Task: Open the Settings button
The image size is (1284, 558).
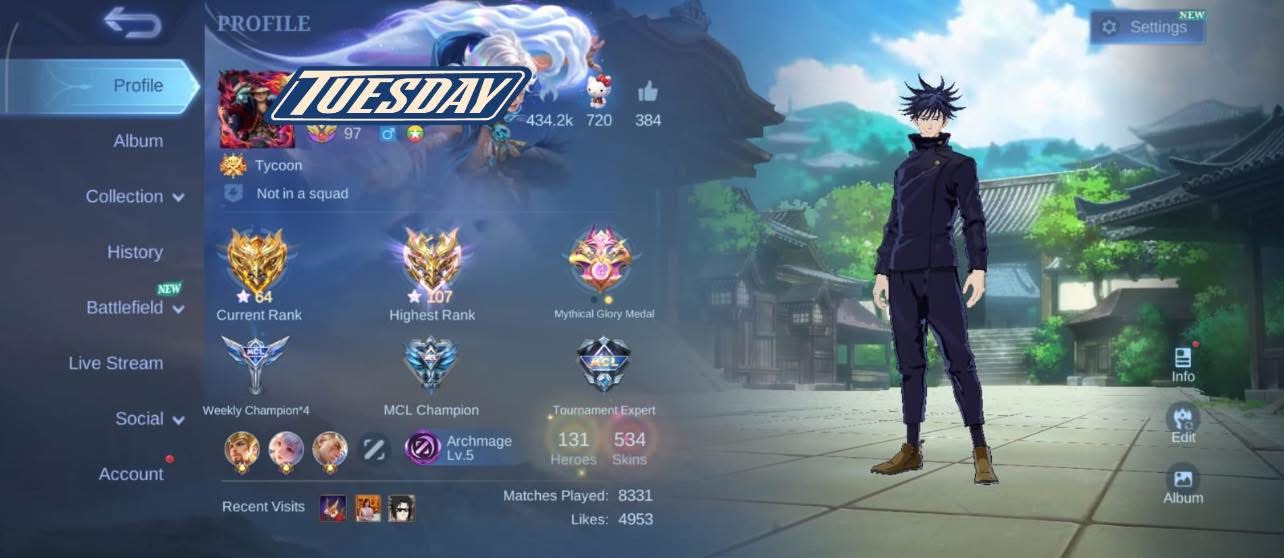Action: [x=1147, y=28]
